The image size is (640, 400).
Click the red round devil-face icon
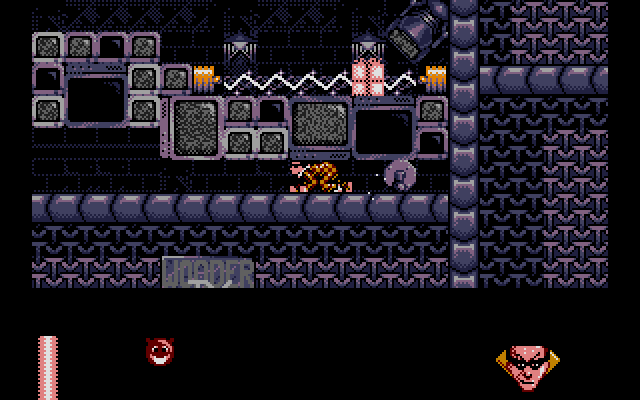158,350
